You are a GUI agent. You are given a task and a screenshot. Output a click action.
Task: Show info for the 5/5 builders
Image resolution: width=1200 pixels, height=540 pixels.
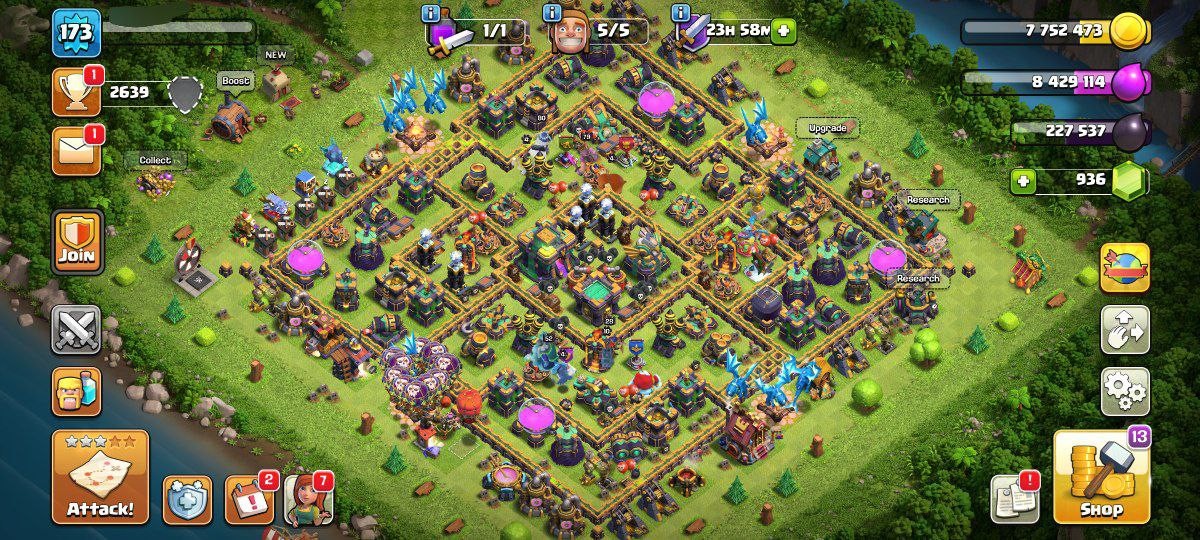[x=551, y=13]
